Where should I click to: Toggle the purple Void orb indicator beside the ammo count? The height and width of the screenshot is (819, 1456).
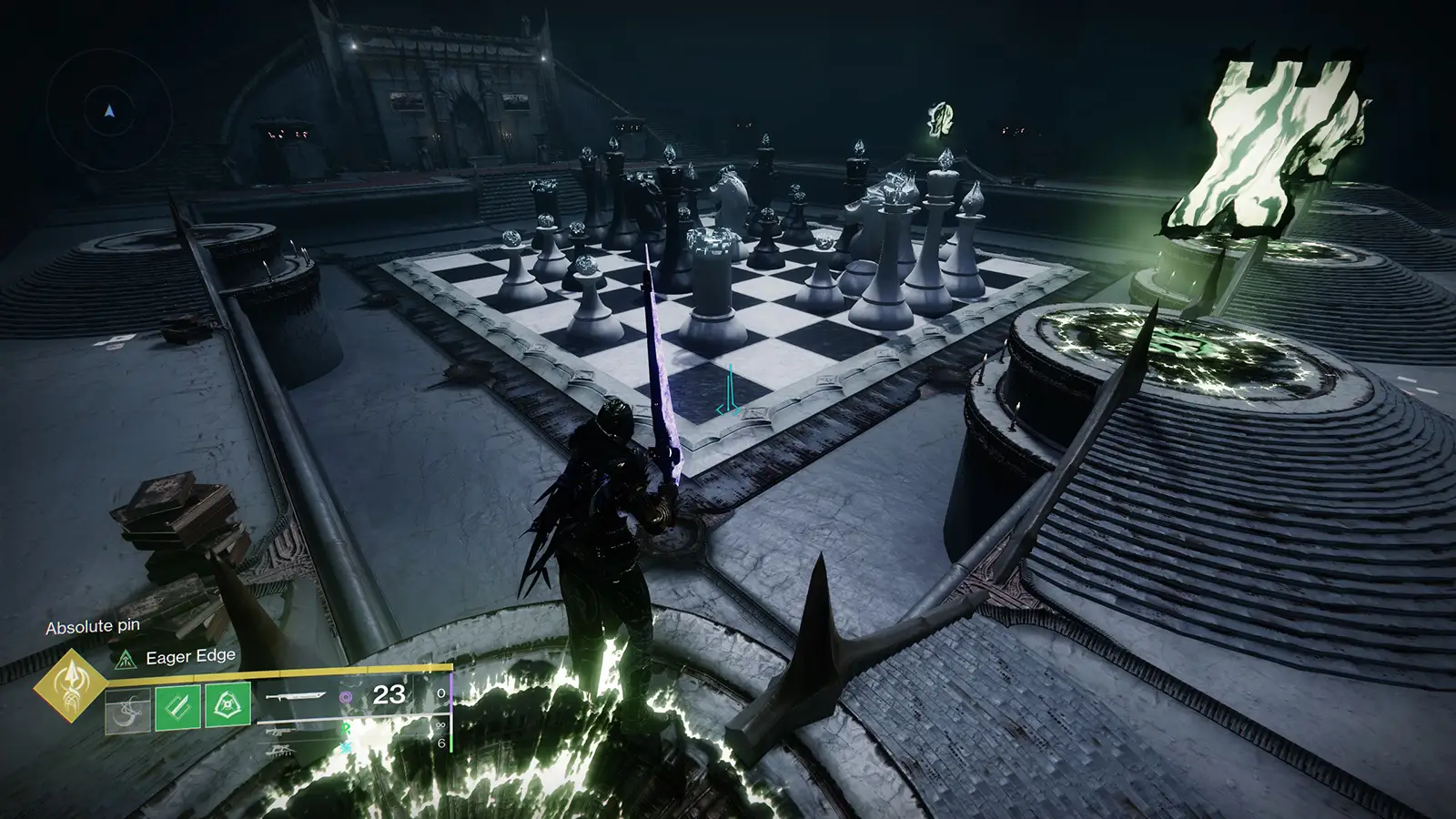point(346,697)
